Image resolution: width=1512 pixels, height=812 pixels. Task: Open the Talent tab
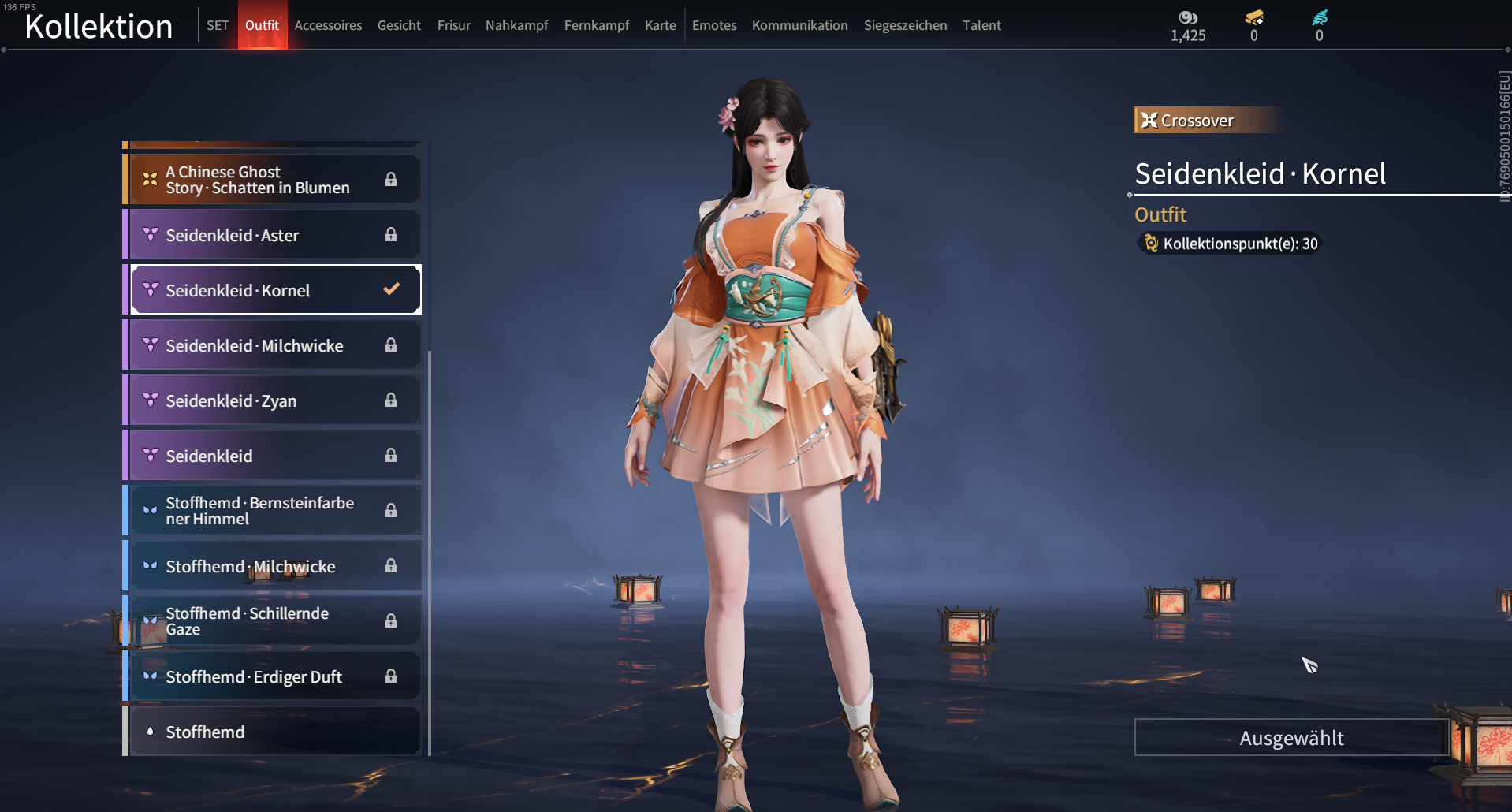click(981, 25)
